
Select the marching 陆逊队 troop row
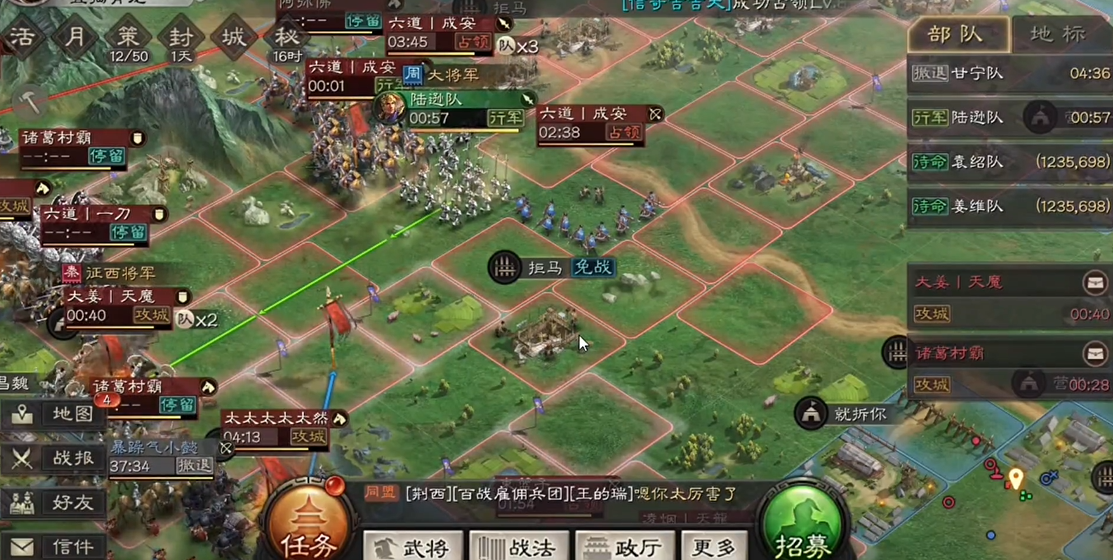pyautogui.click(x=1010, y=118)
